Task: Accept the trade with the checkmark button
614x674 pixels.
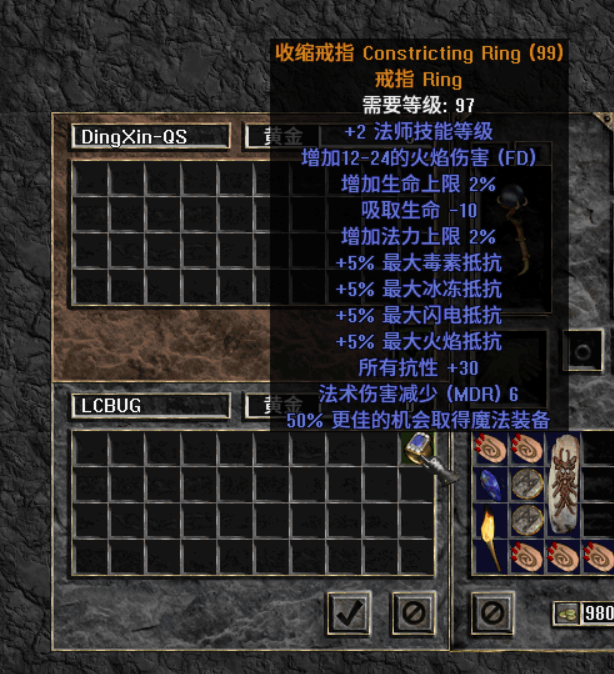Action: [348, 612]
